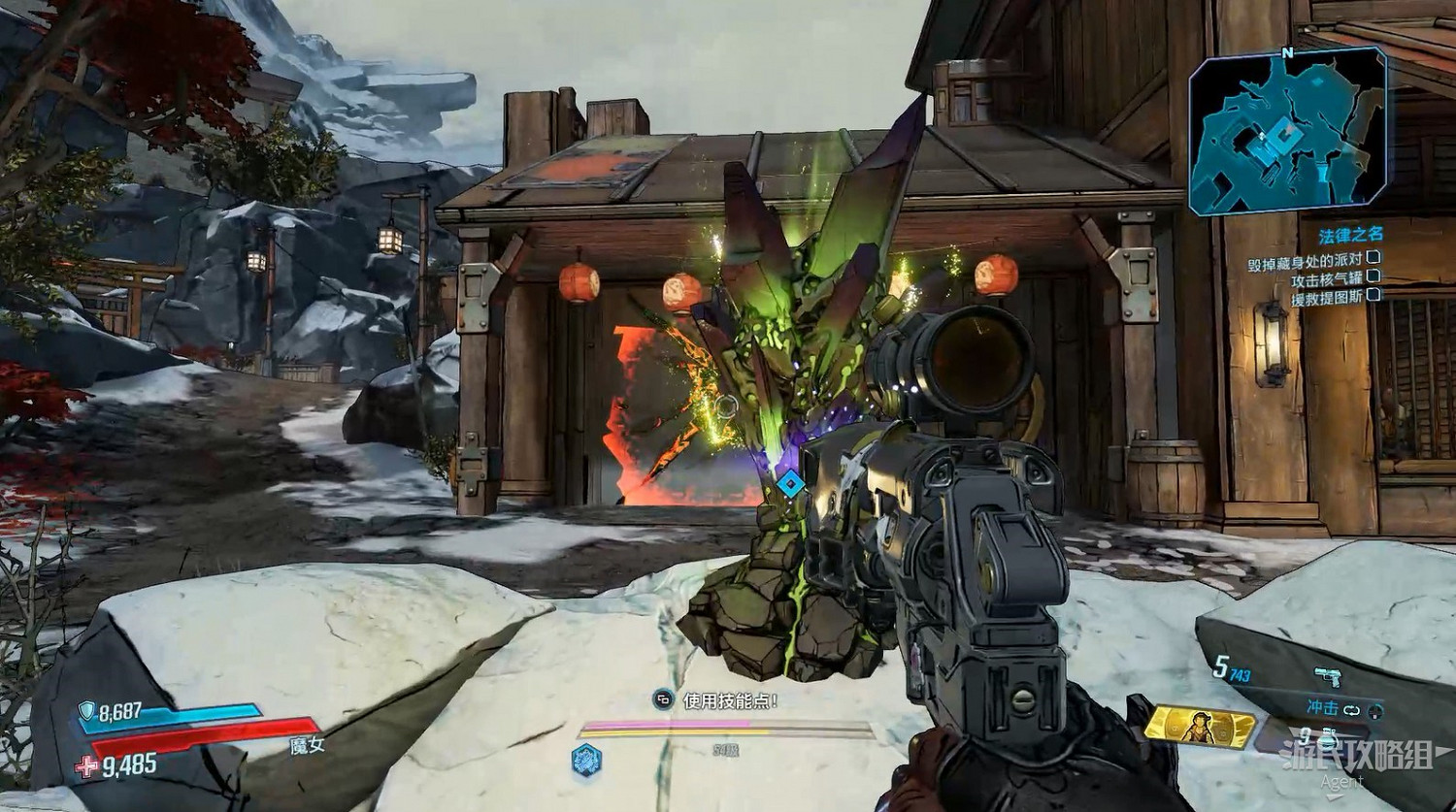
Task: Open the 使用技能点 skill point notification
Action: 718,699
